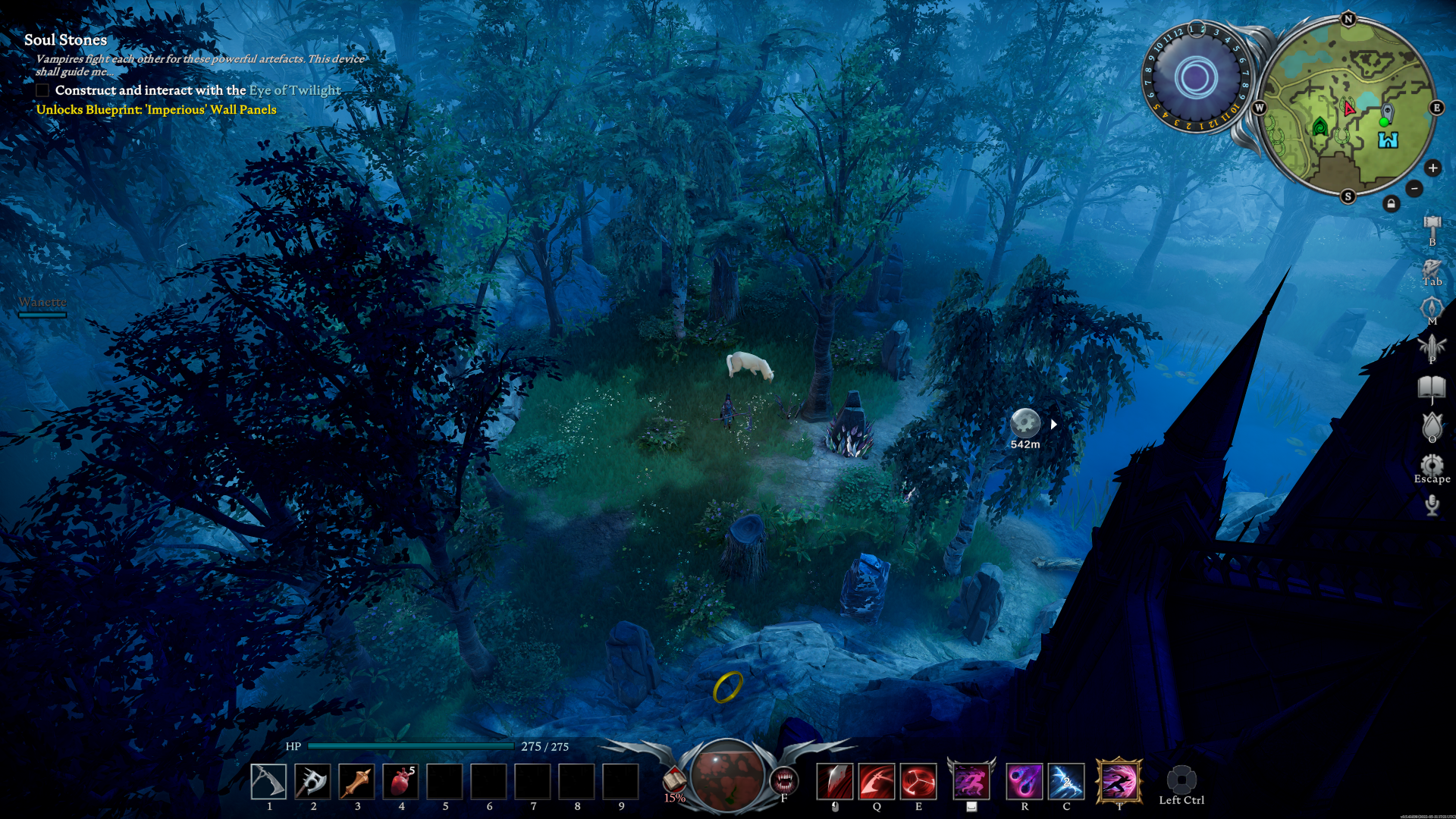The image size is (1456, 819).
Task: Activate the red scythe slash ability
Action: (877, 782)
